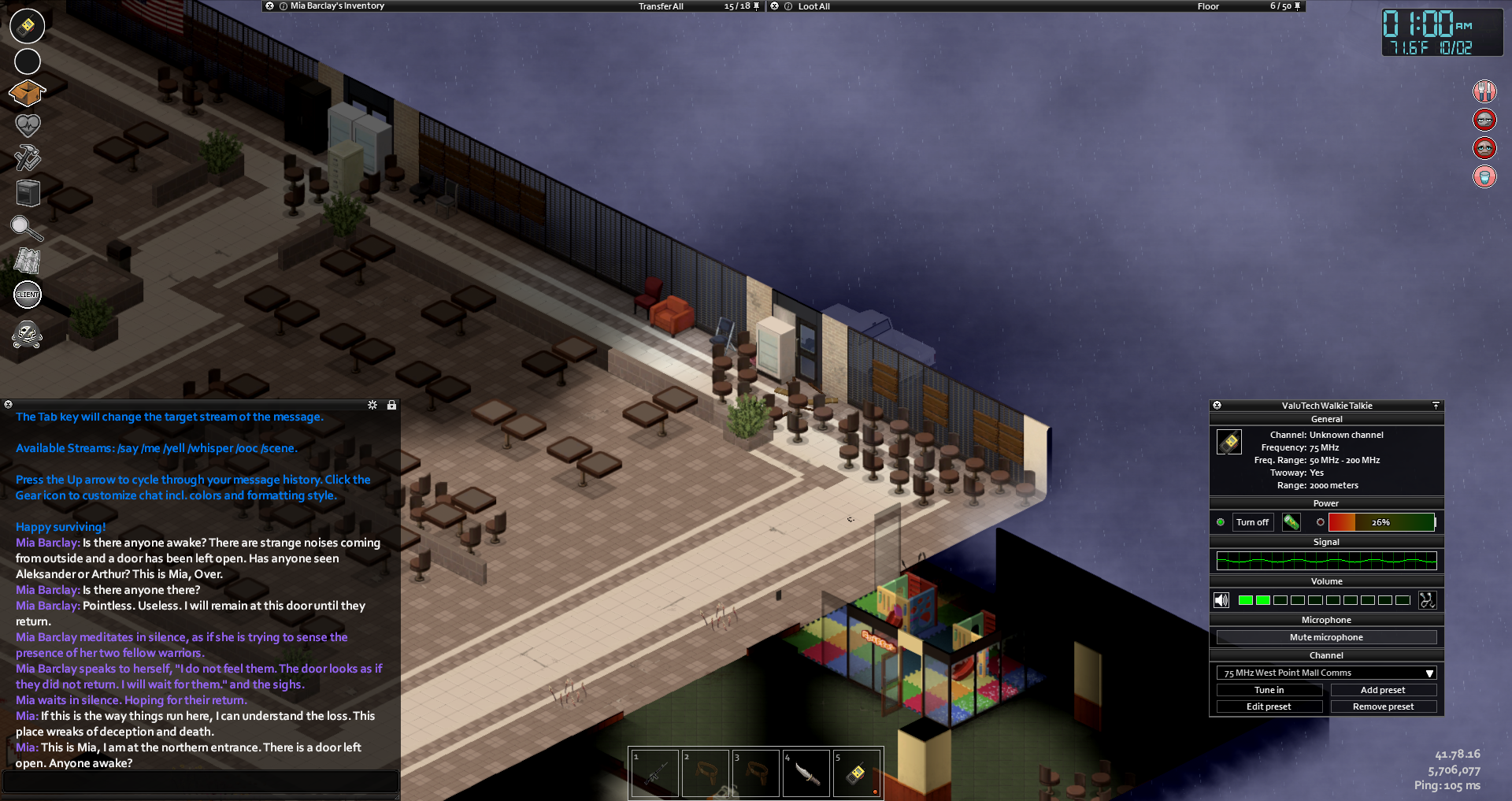
Task: Open the health heart panel
Action: 28,124
